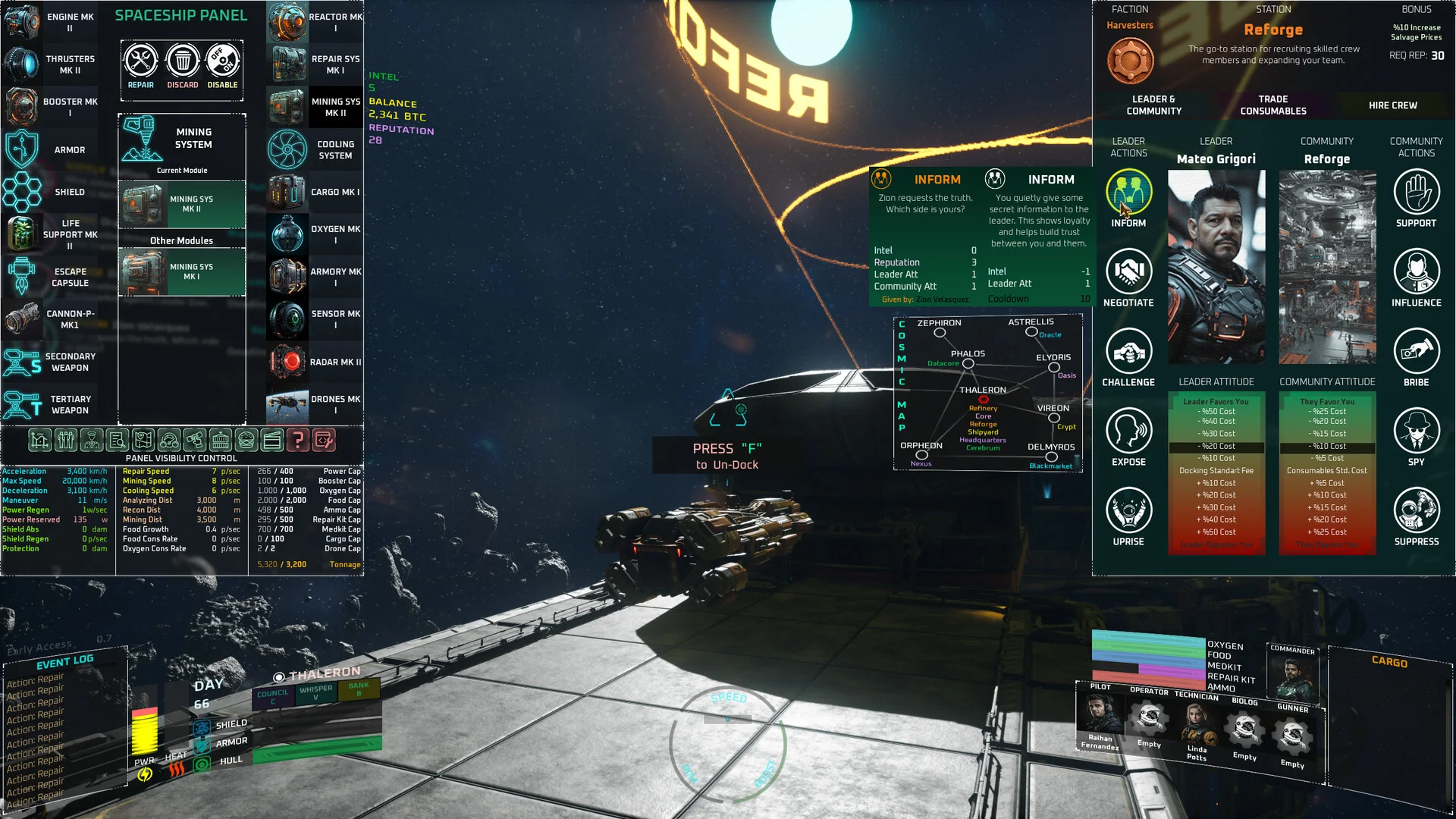Viewport: 1456px width, 819px height.
Task: Open the Whisper tab on the HUD
Action: click(x=316, y=692)
